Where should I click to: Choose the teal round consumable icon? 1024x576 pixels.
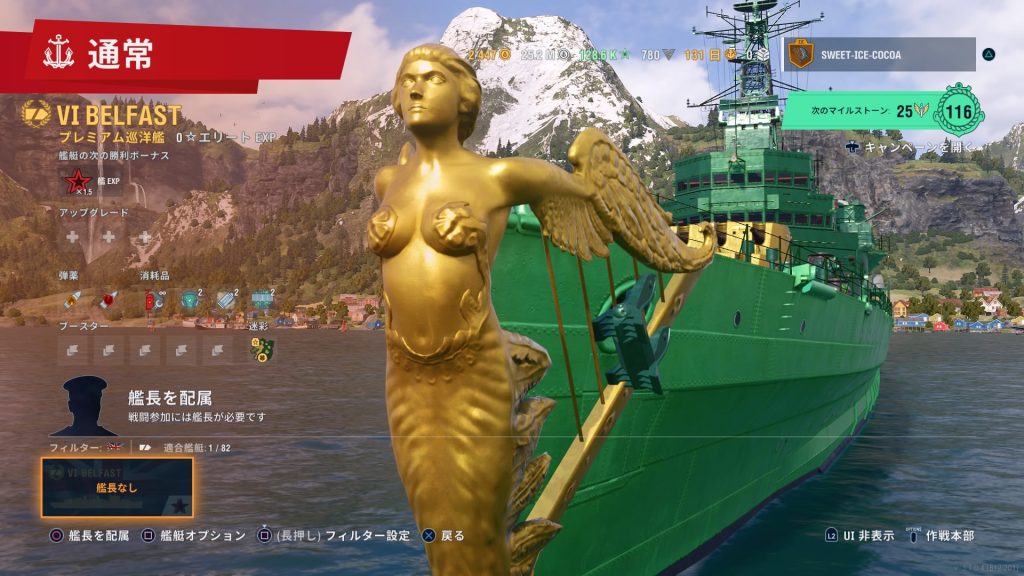pyautogui.click(x=189, y=298)
